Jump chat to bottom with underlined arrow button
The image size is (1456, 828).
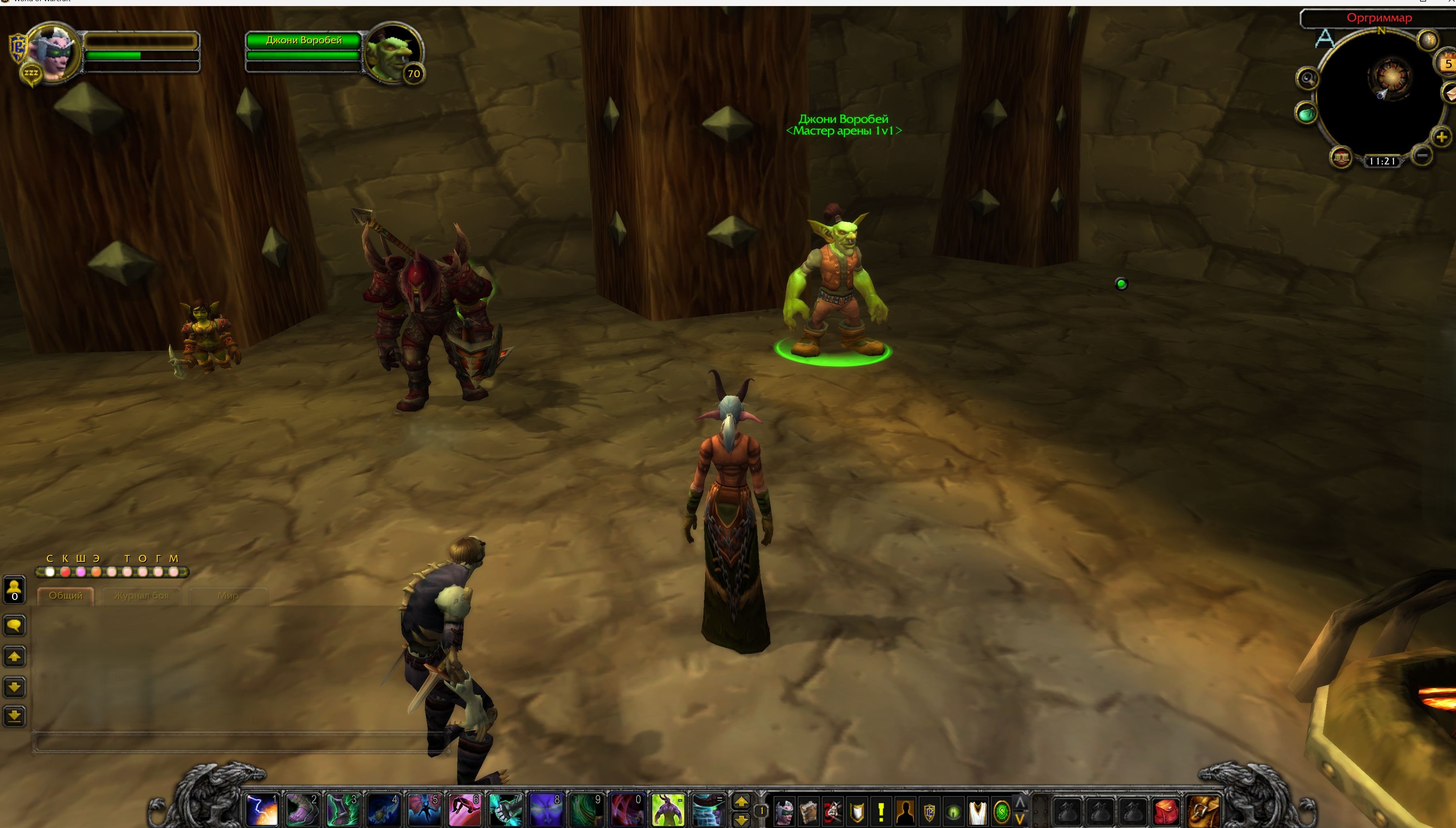point(14,716)
